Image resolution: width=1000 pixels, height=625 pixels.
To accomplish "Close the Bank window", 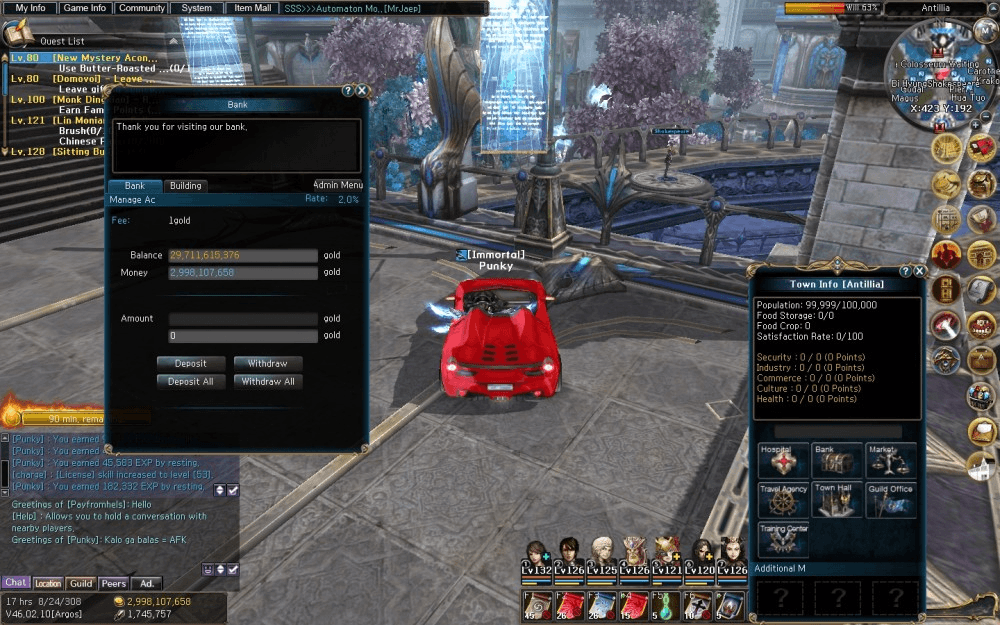I will 362,90.
